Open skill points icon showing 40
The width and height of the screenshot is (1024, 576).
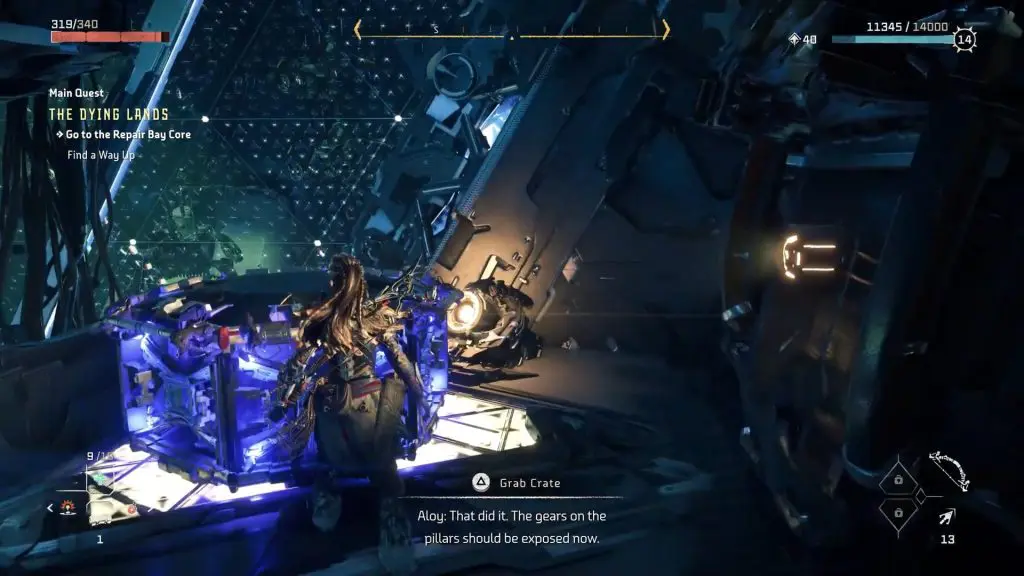(x=796, y=40)
